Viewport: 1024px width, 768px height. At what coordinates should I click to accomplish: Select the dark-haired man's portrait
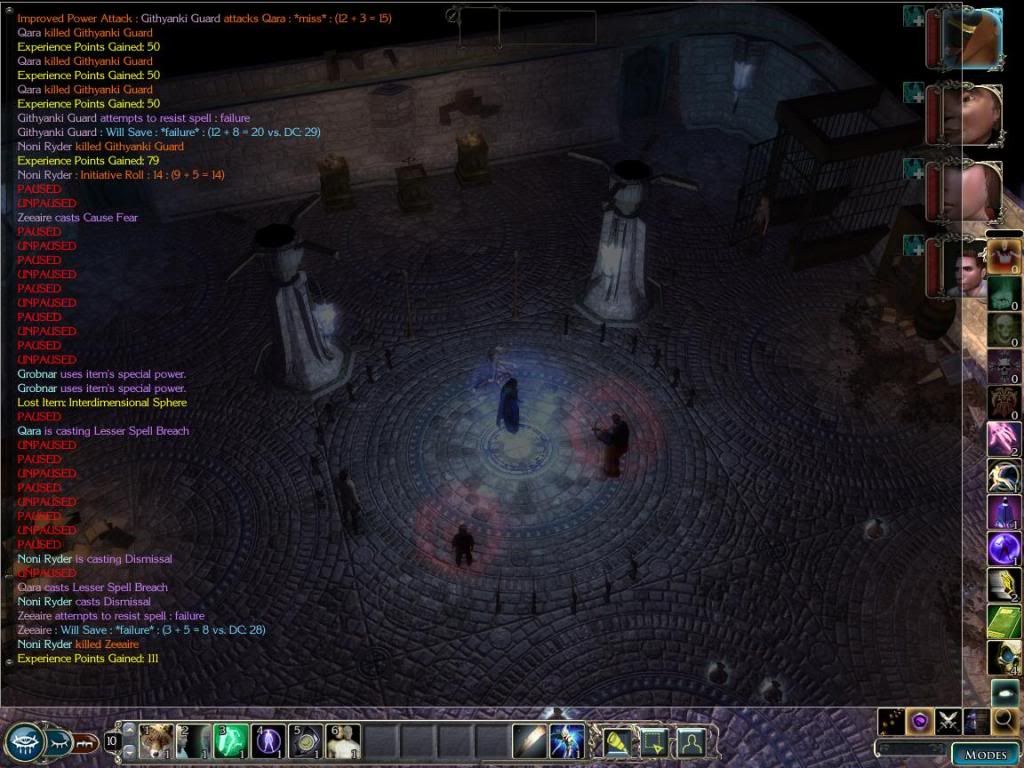[966, 266]
